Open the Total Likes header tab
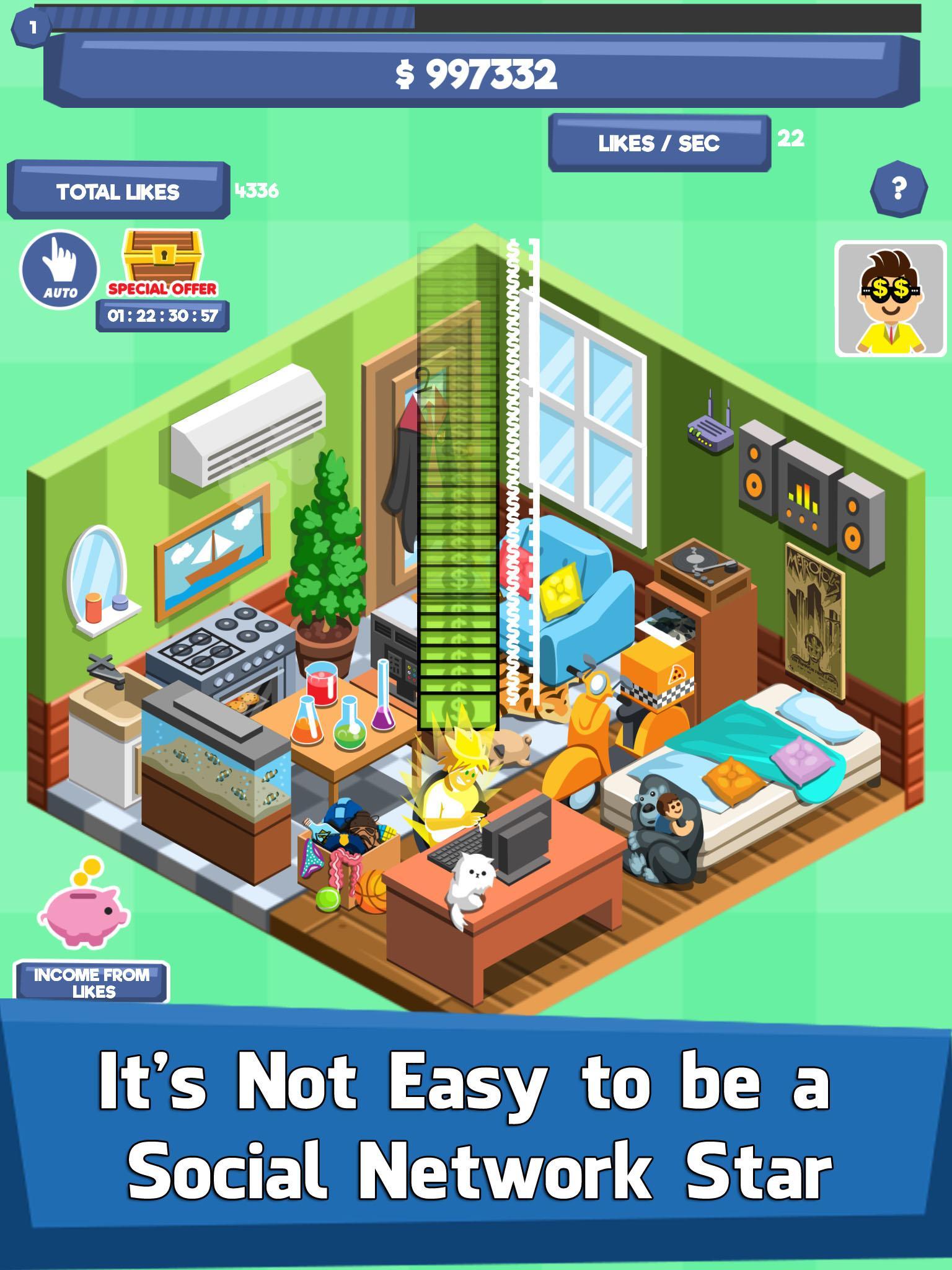This screenshot has width=952, height=1270. [x=118, y=191]
